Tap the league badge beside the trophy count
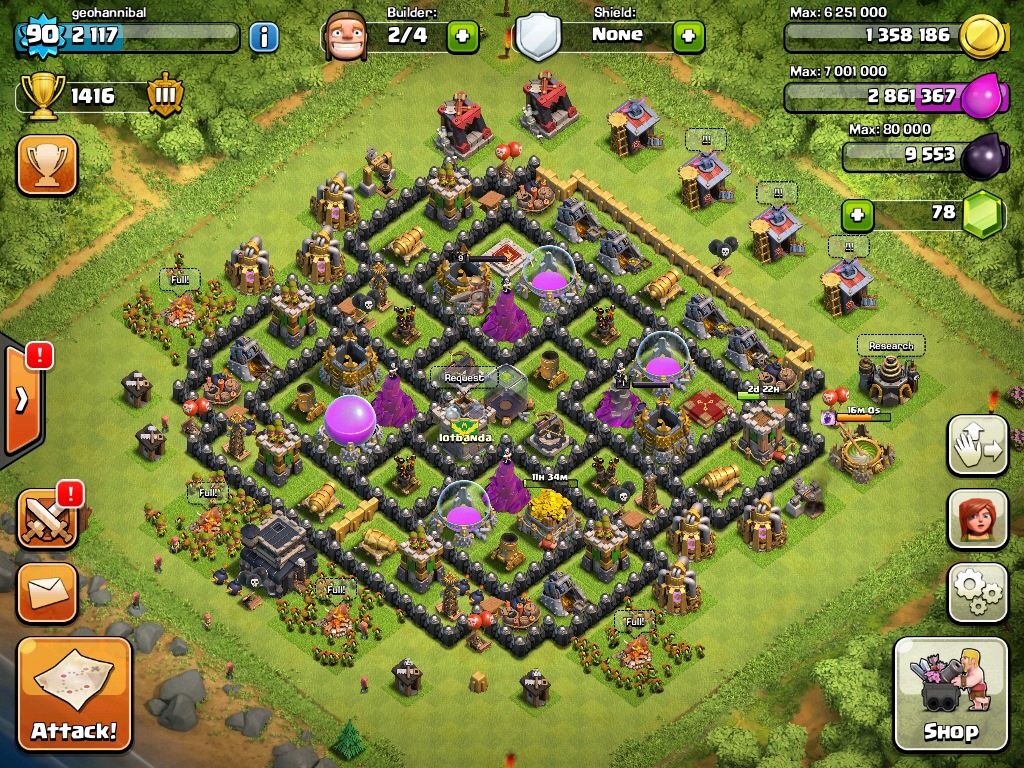1024x768 pixels. (165, 96)
